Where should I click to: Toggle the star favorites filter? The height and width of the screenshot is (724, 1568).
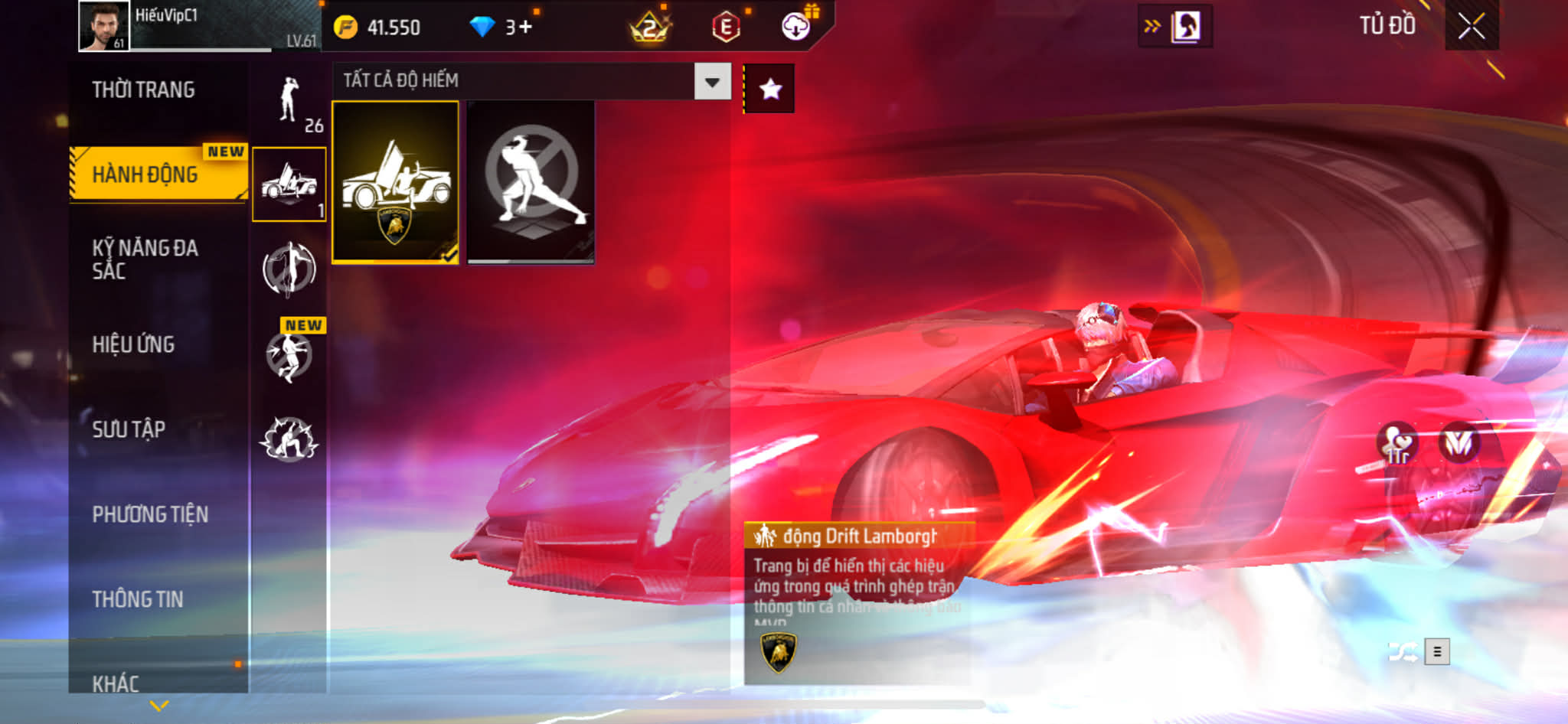tap(770, 90)
